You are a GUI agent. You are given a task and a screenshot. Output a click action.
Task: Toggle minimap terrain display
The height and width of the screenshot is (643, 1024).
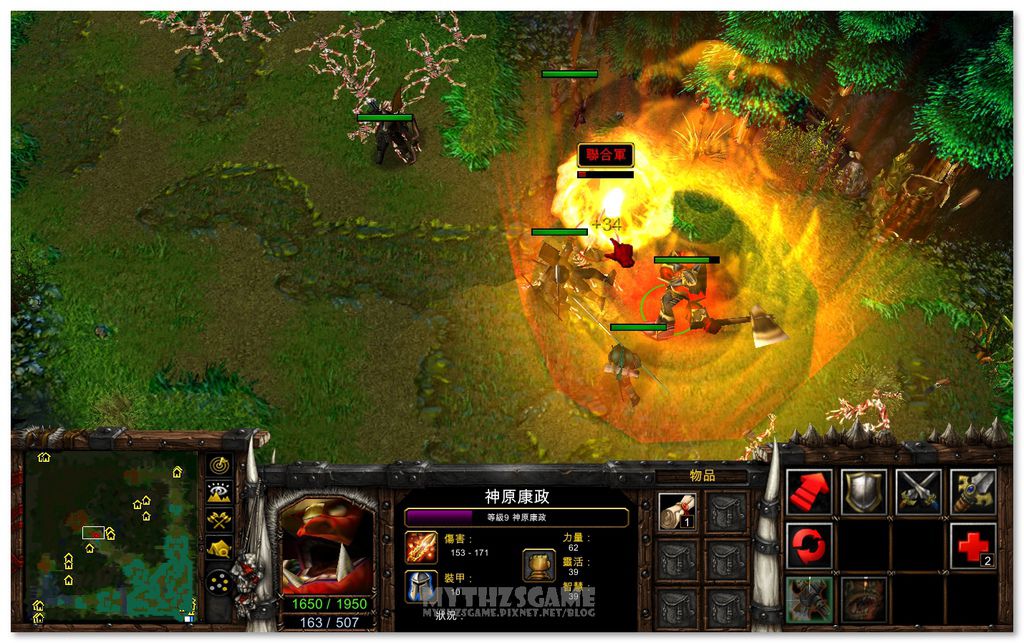pyautogui.click(x=219, y=493)
